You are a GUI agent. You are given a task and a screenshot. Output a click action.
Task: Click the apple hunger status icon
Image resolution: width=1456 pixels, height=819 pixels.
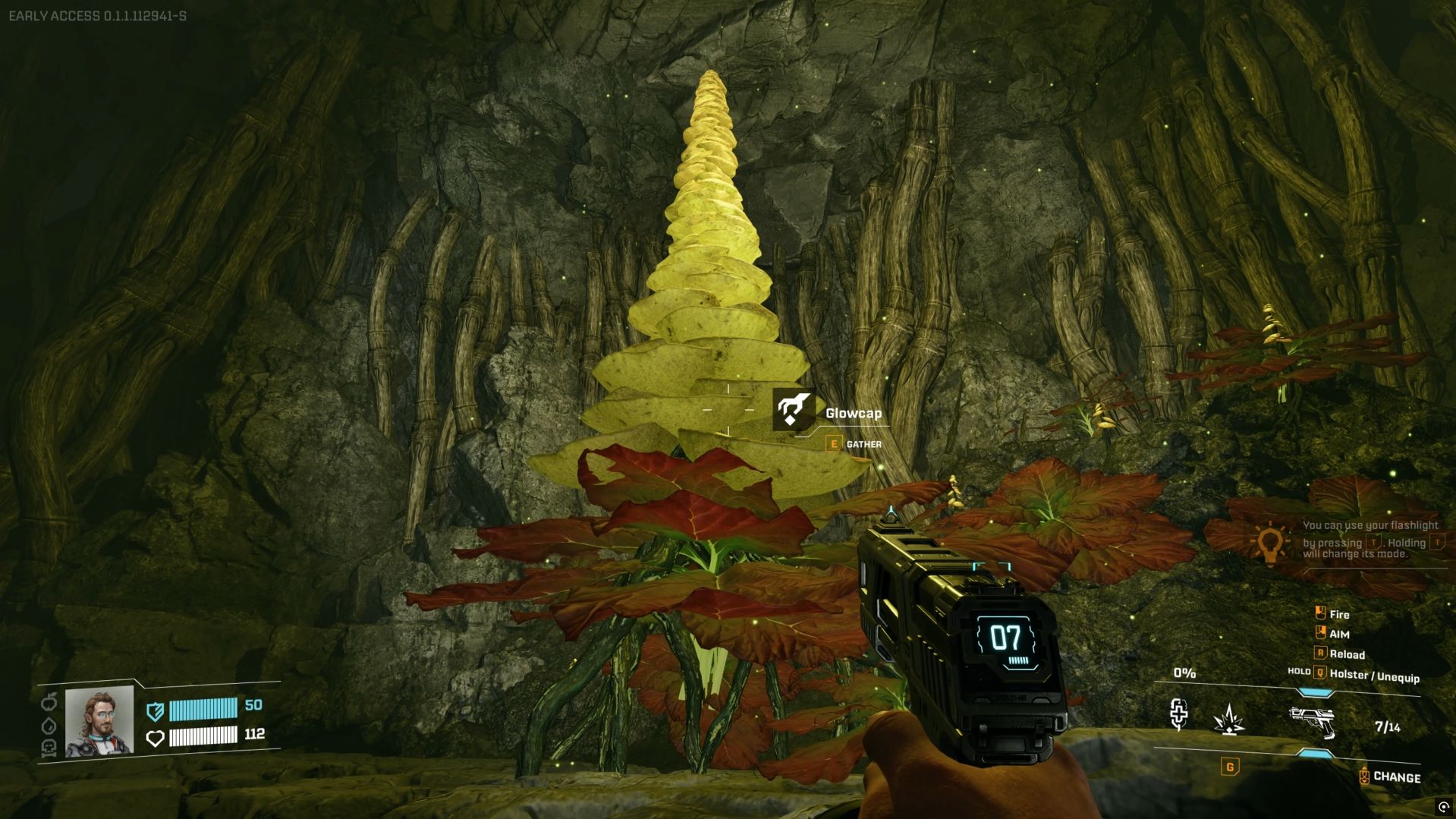(x=49, y=701)
